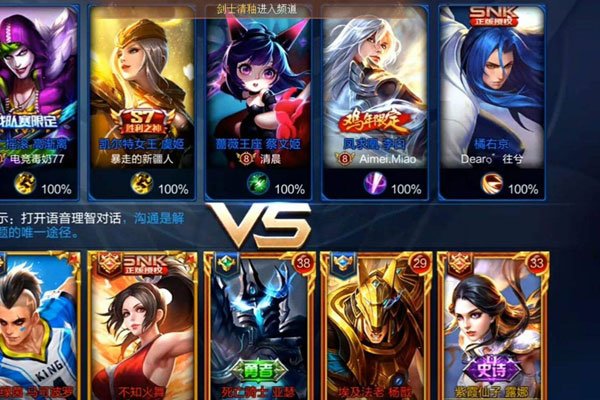
Task: Click the summoner spell icon under 橘右京
Action: (x=494, y=185)
